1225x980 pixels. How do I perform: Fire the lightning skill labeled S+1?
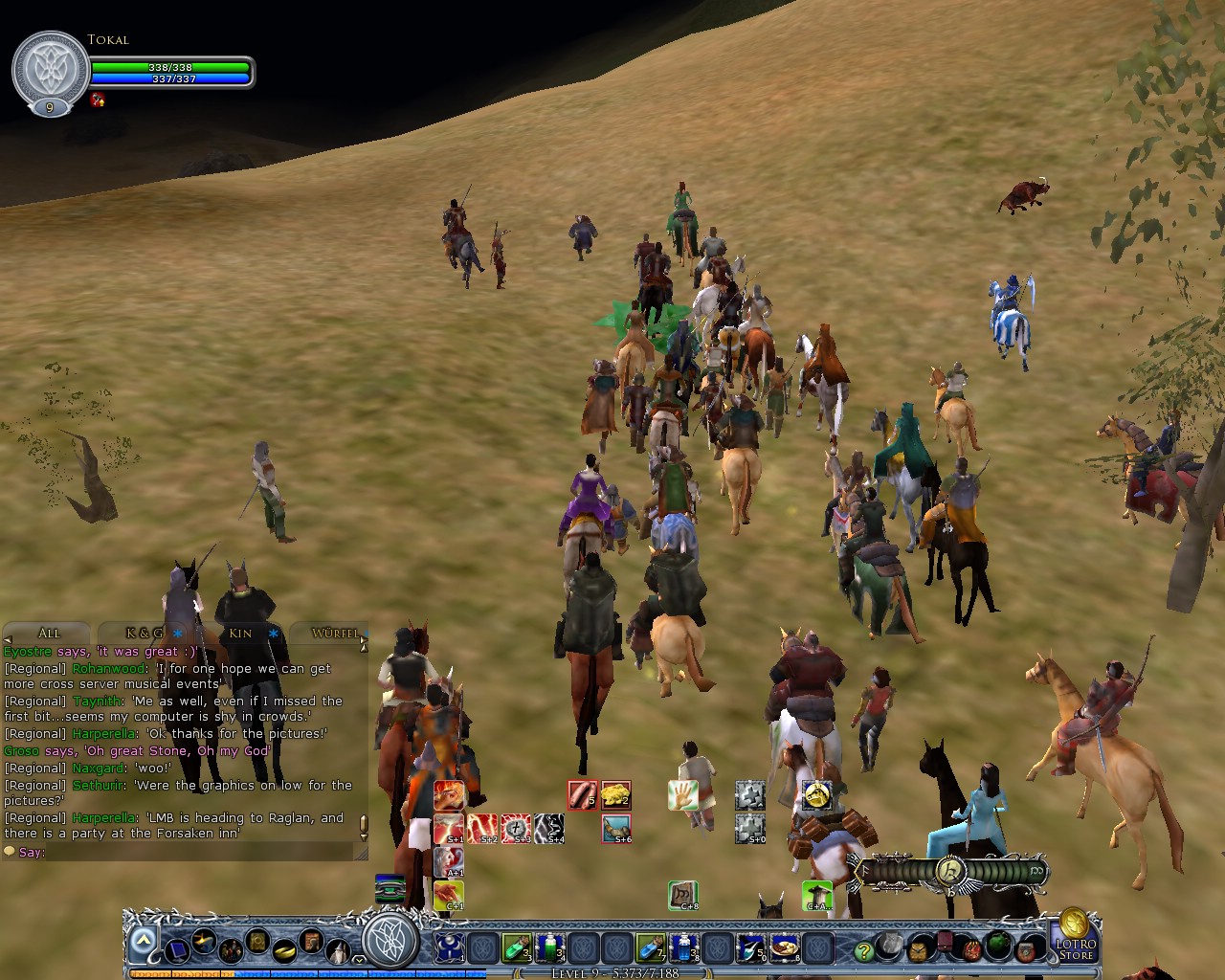448,828
